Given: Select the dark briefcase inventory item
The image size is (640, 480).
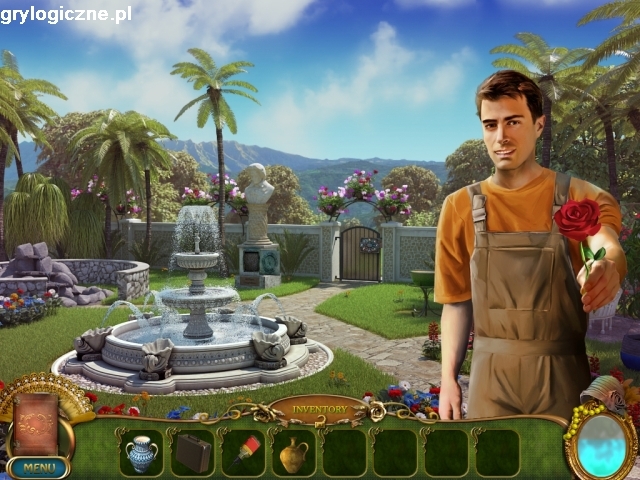Looking at the screenshot, I should tap(193, 453).
